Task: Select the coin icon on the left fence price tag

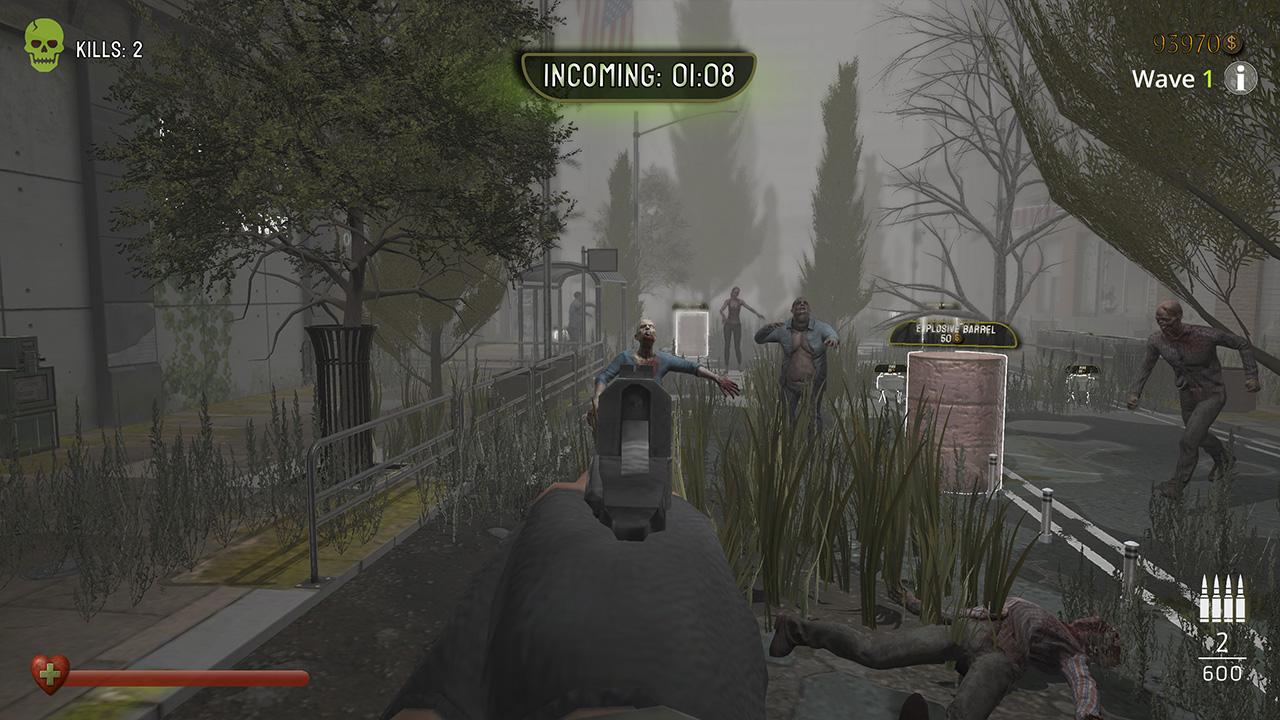Action: coord(895,369)
